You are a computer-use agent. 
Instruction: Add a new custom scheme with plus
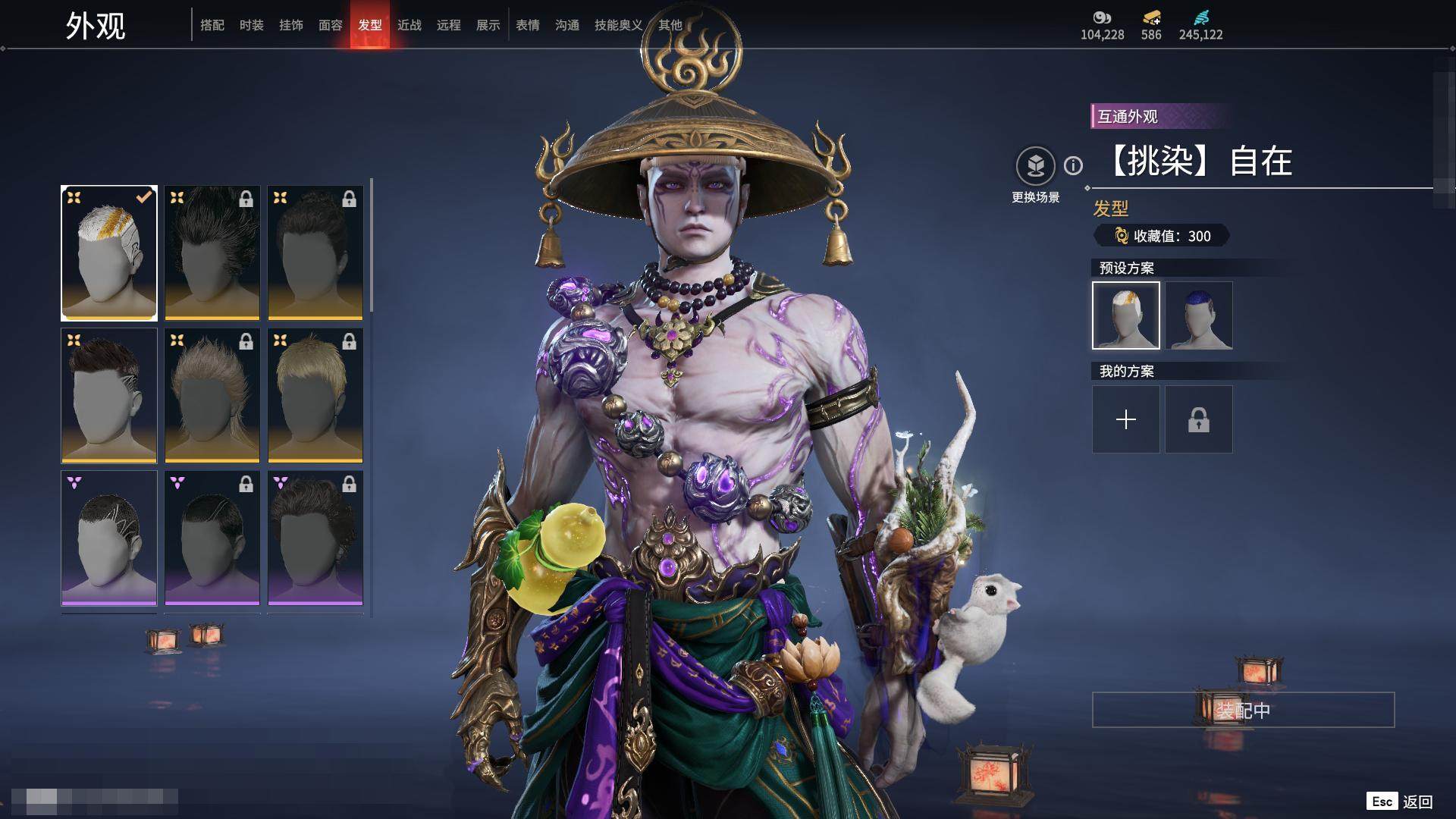pos(1126,419)
